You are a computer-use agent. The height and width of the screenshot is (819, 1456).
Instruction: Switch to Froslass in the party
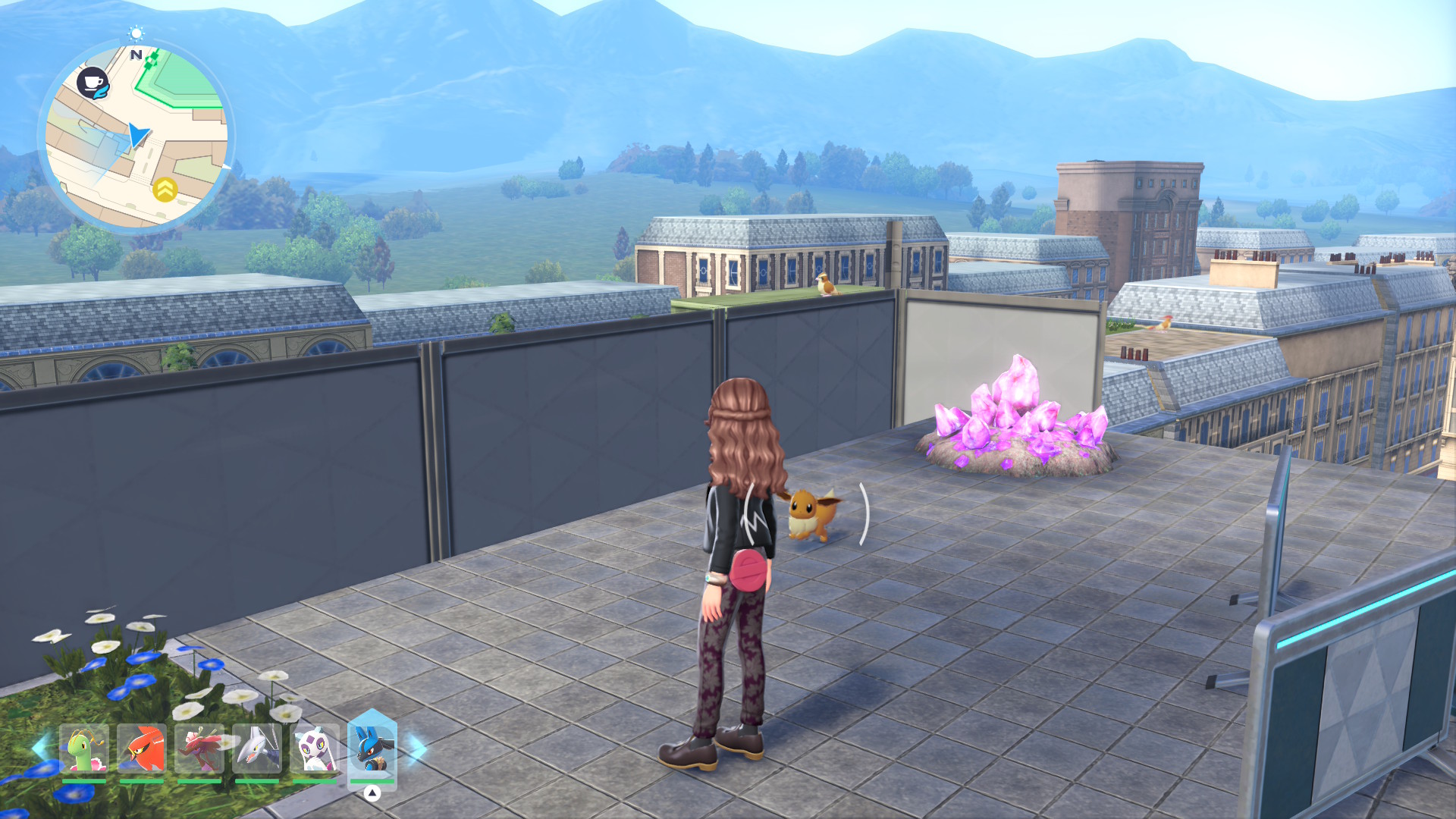pyautogui.click(x=315, y=749)
